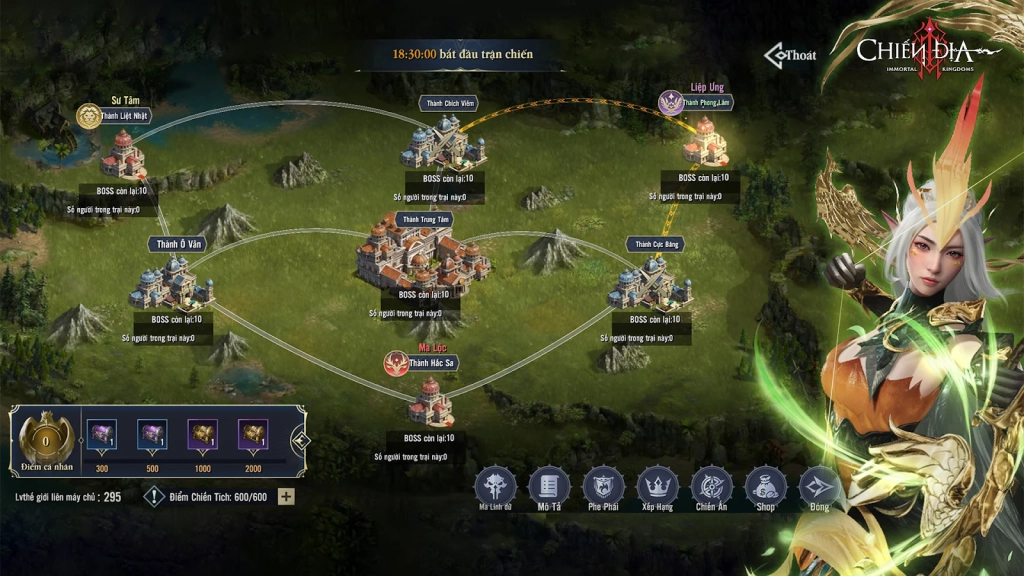Show the Điểm Chiến Tích info icon

(x=154, y=496)
